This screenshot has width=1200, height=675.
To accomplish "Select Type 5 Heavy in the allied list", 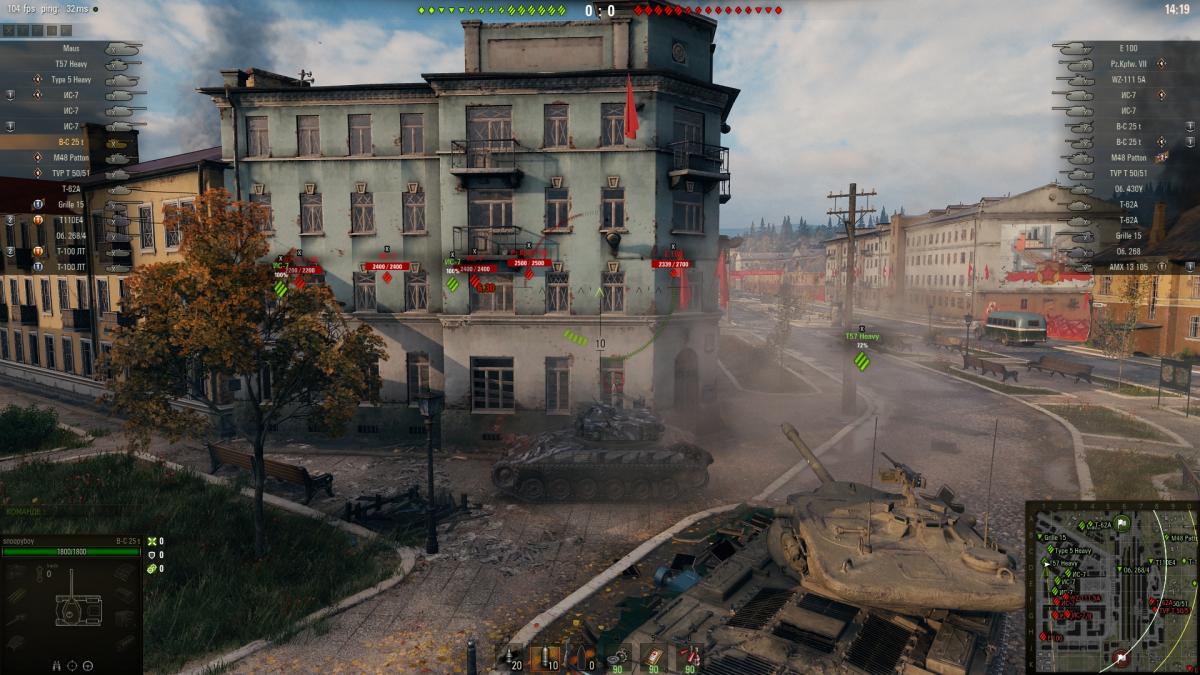I will click(72, 79).
